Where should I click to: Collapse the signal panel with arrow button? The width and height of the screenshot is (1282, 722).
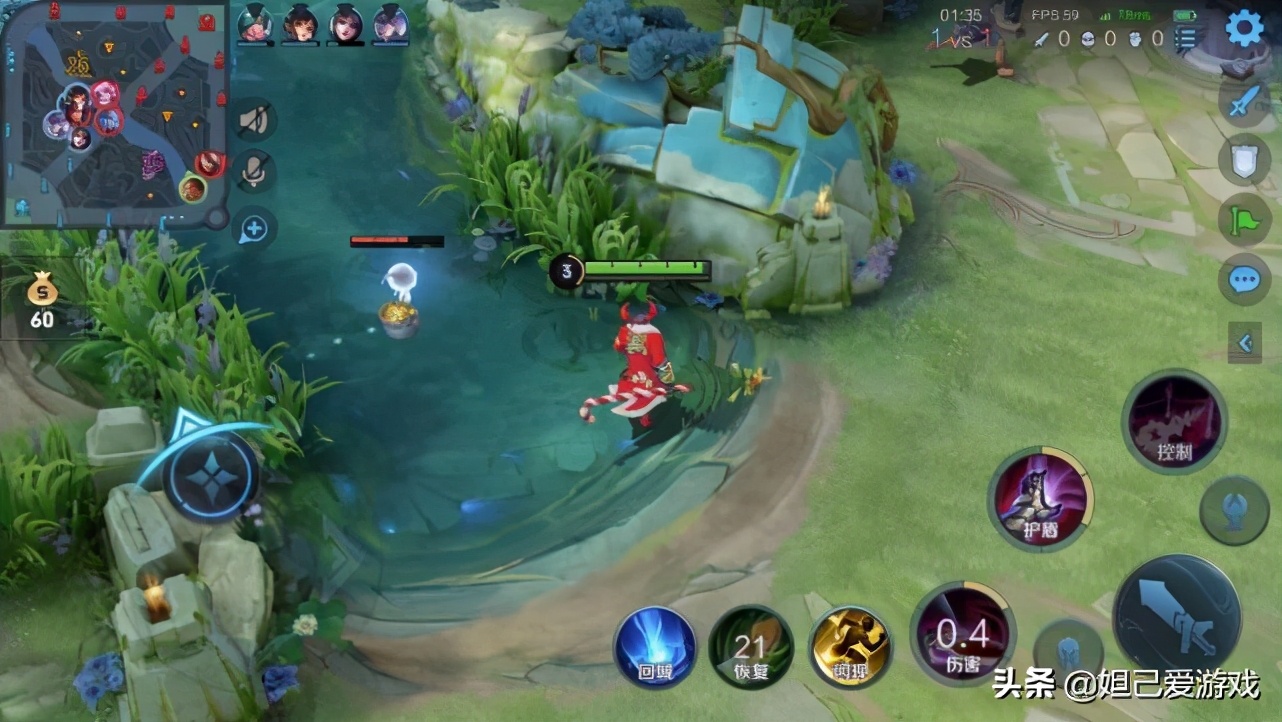(x=1245, y=343)
